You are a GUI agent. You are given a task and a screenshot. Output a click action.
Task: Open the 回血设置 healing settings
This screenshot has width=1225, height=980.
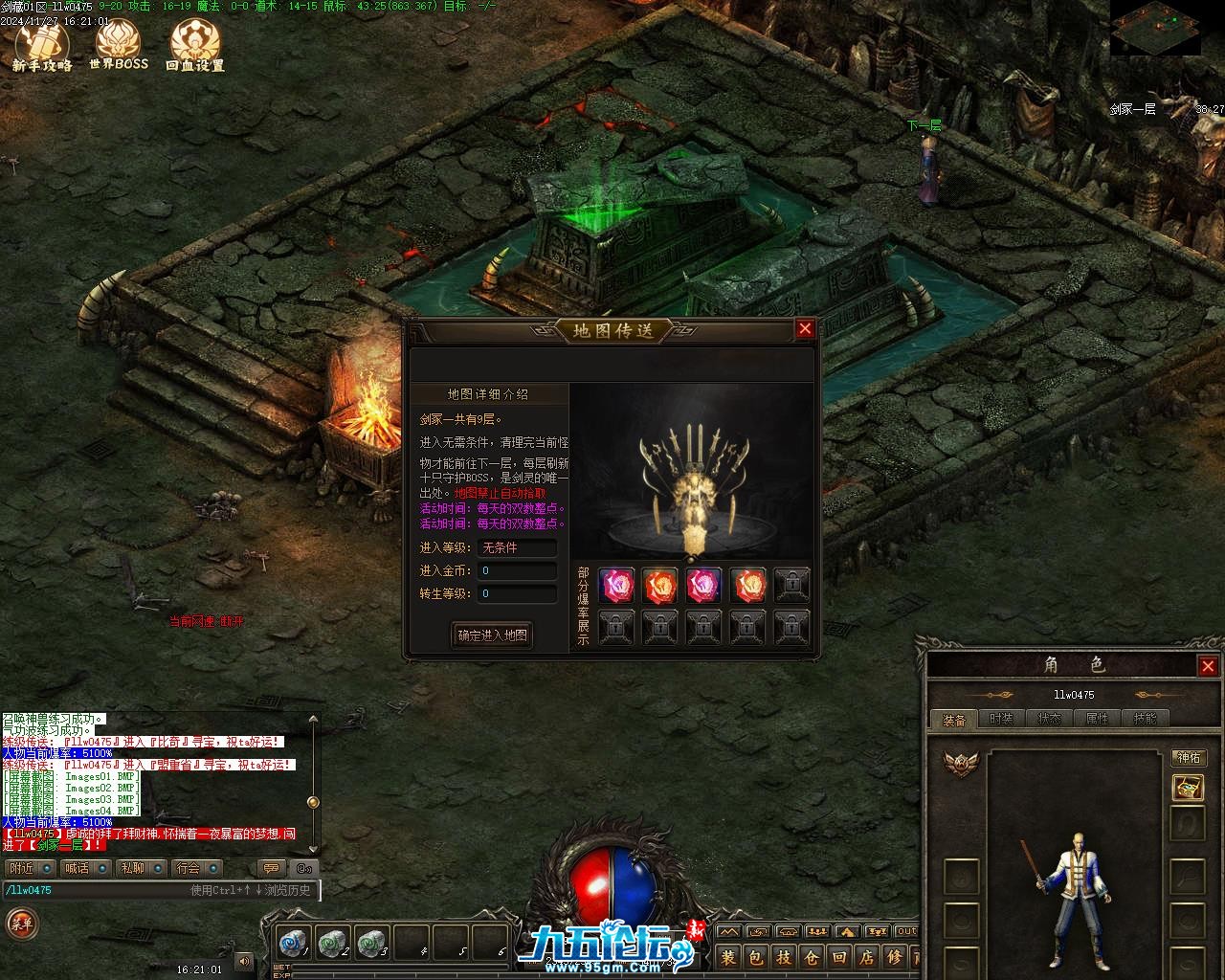195,46
